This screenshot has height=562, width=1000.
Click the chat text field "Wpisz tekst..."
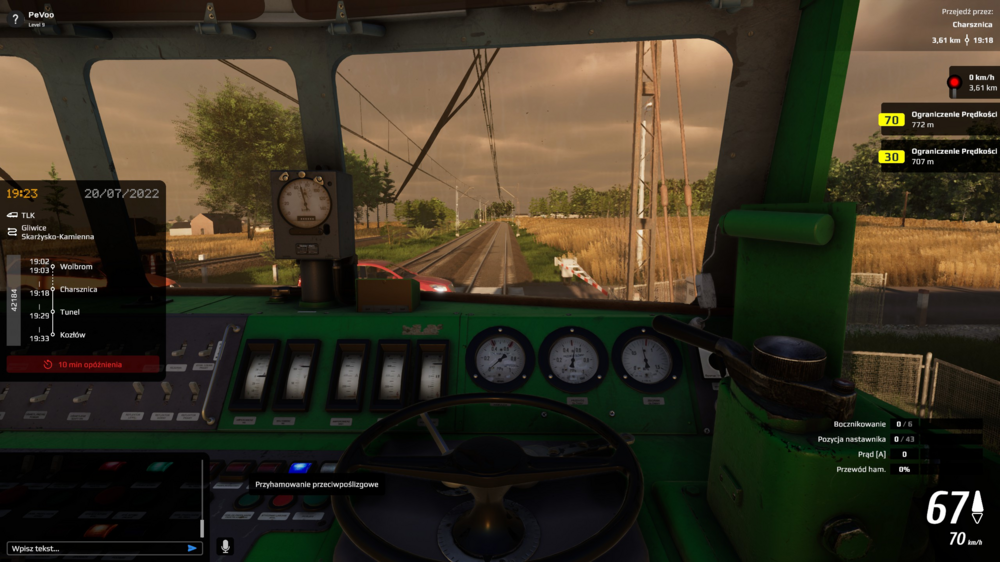coord(95,548)
